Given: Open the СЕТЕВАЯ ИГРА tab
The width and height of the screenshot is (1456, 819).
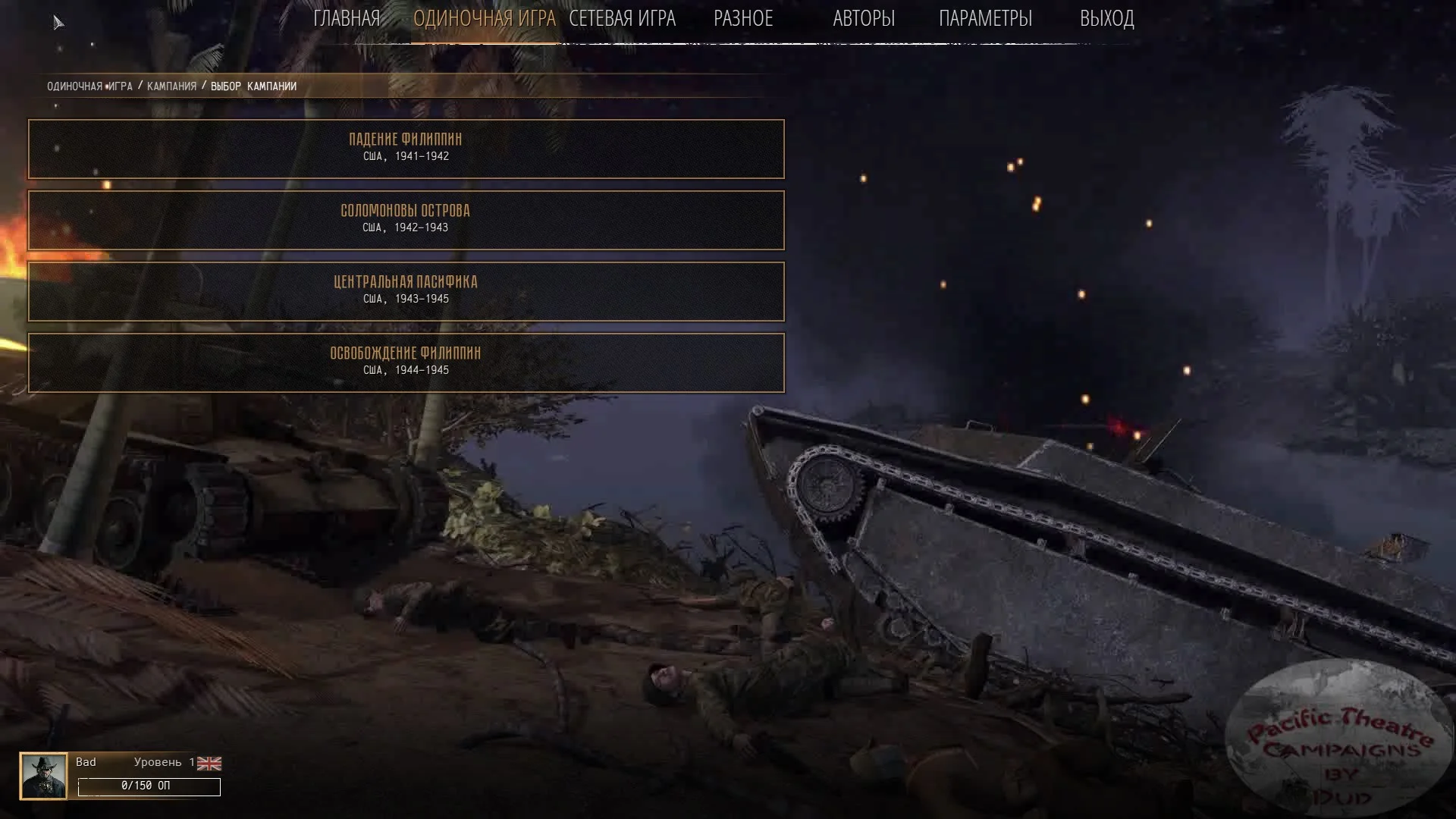Looking at the screenshot, I should coord(622,18).
